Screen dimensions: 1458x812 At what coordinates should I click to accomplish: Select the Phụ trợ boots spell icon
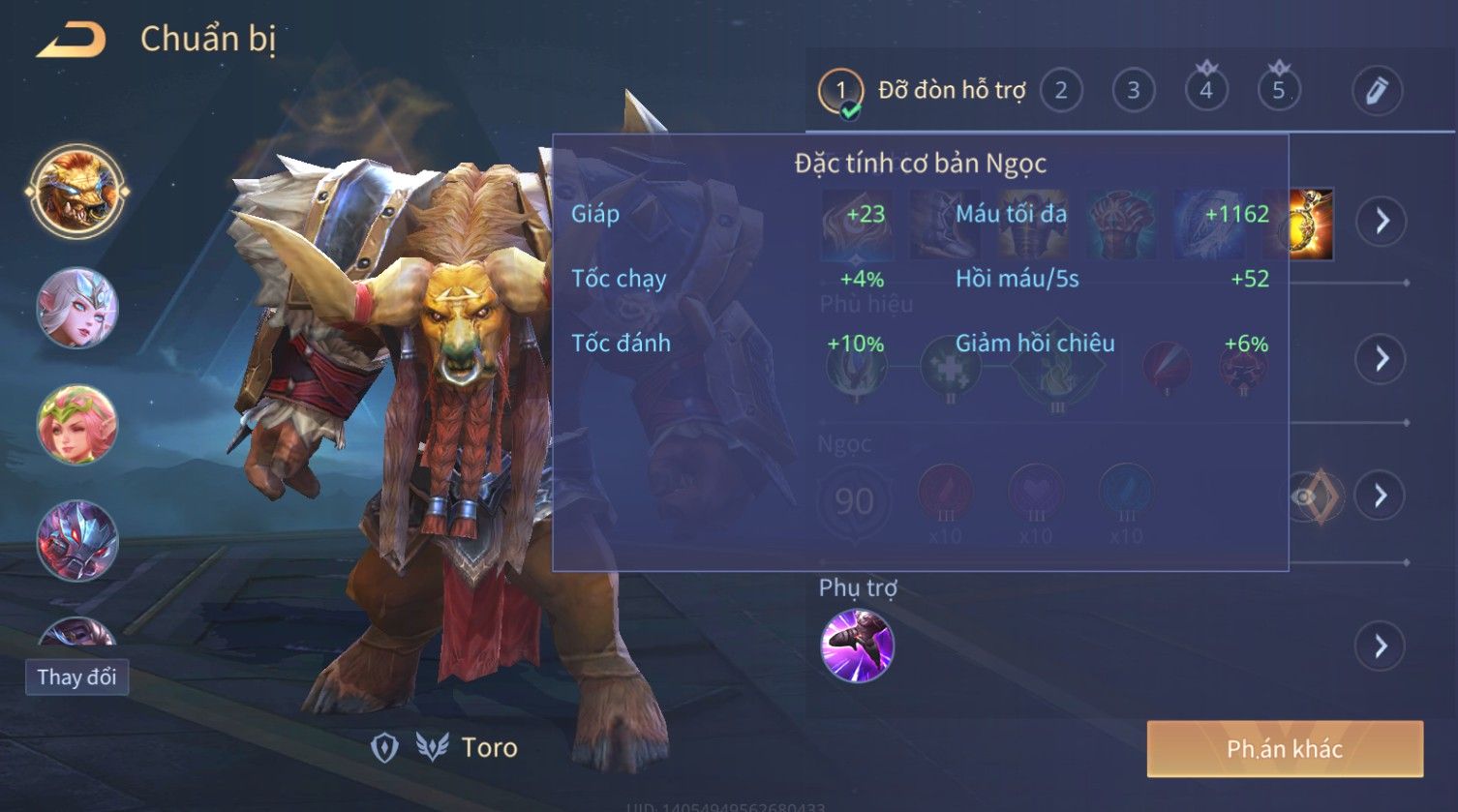[x=857, y=646]
